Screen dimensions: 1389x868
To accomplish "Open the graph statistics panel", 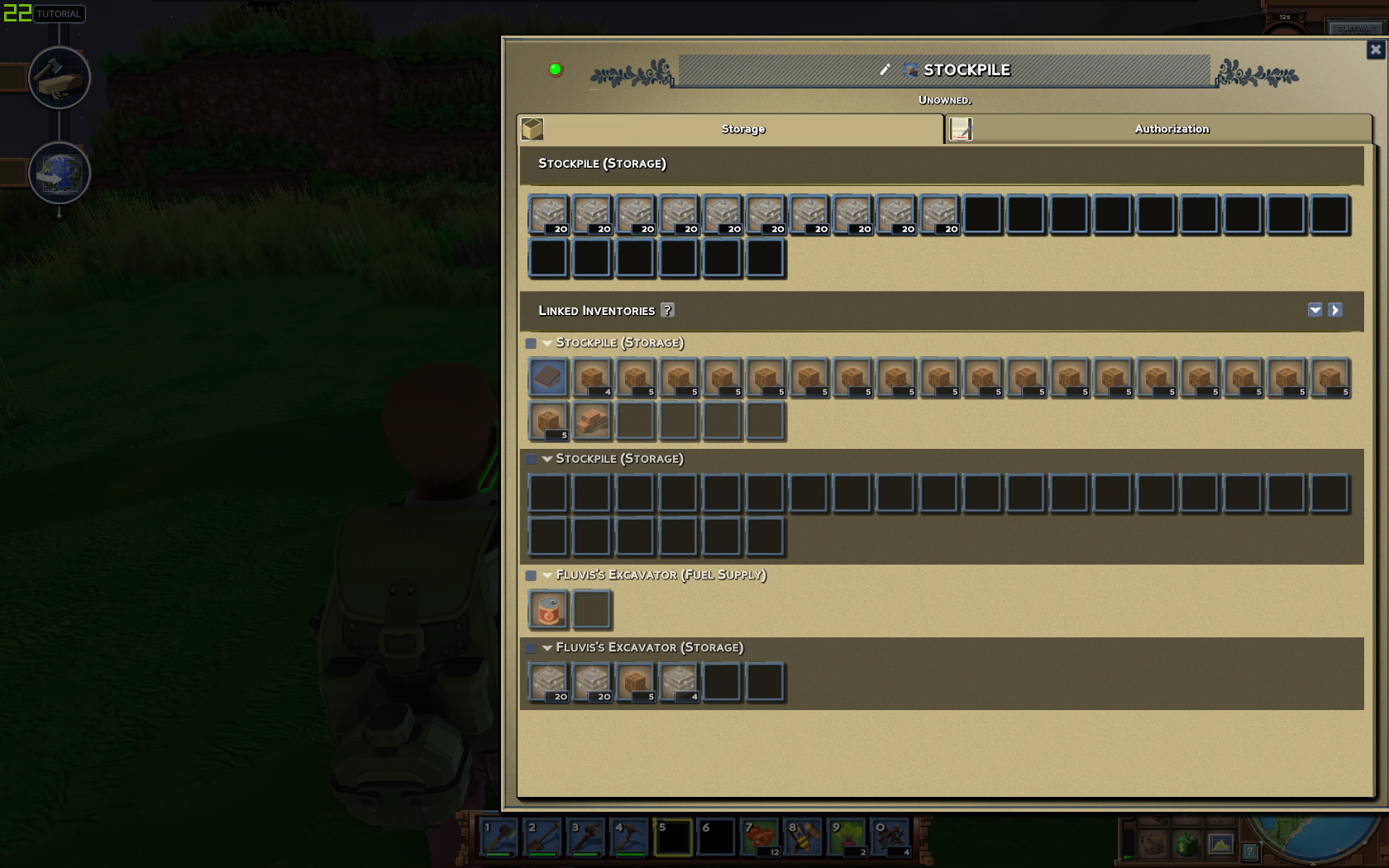I will click(x=1221, y=846).
